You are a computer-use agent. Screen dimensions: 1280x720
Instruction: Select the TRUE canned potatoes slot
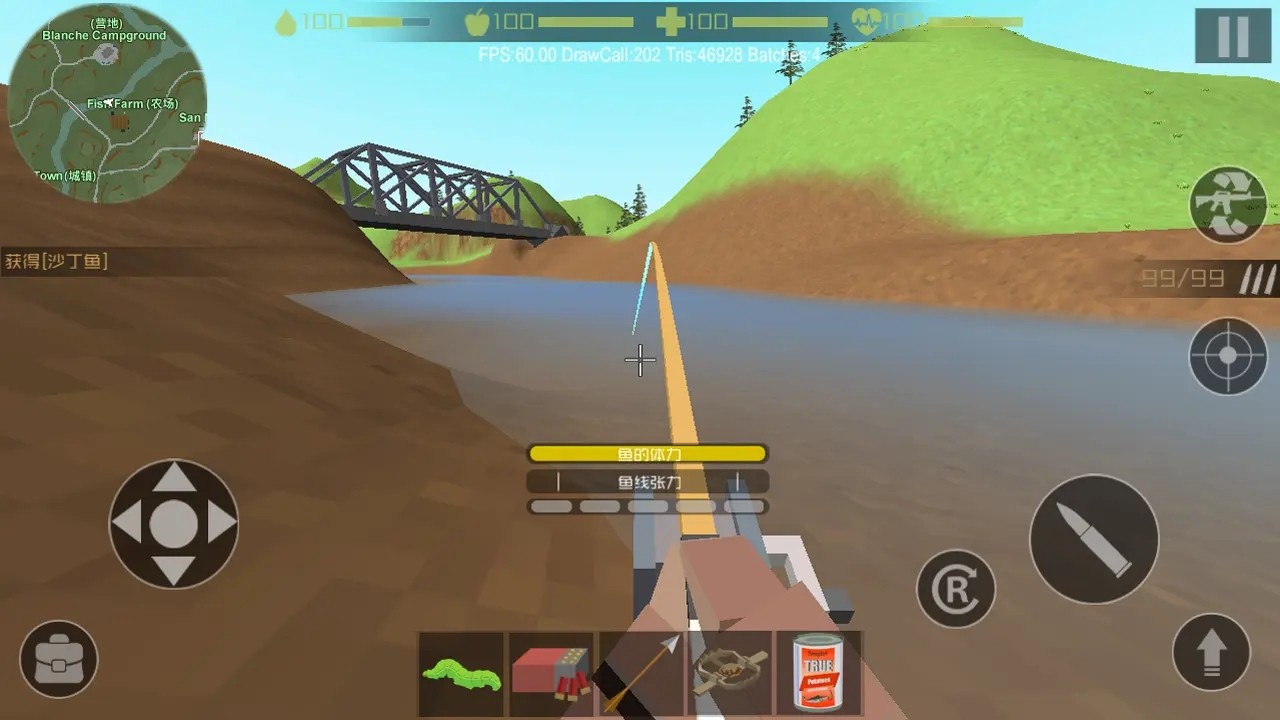click(x=820, y=672)
